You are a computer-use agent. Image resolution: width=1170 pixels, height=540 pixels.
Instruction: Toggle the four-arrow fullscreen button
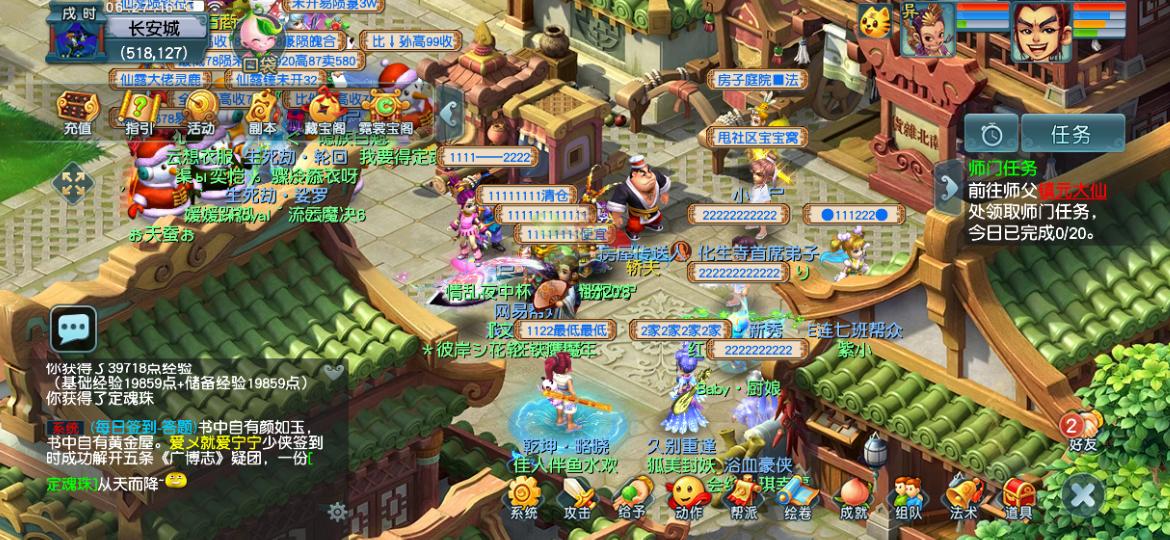click(72, 183)
